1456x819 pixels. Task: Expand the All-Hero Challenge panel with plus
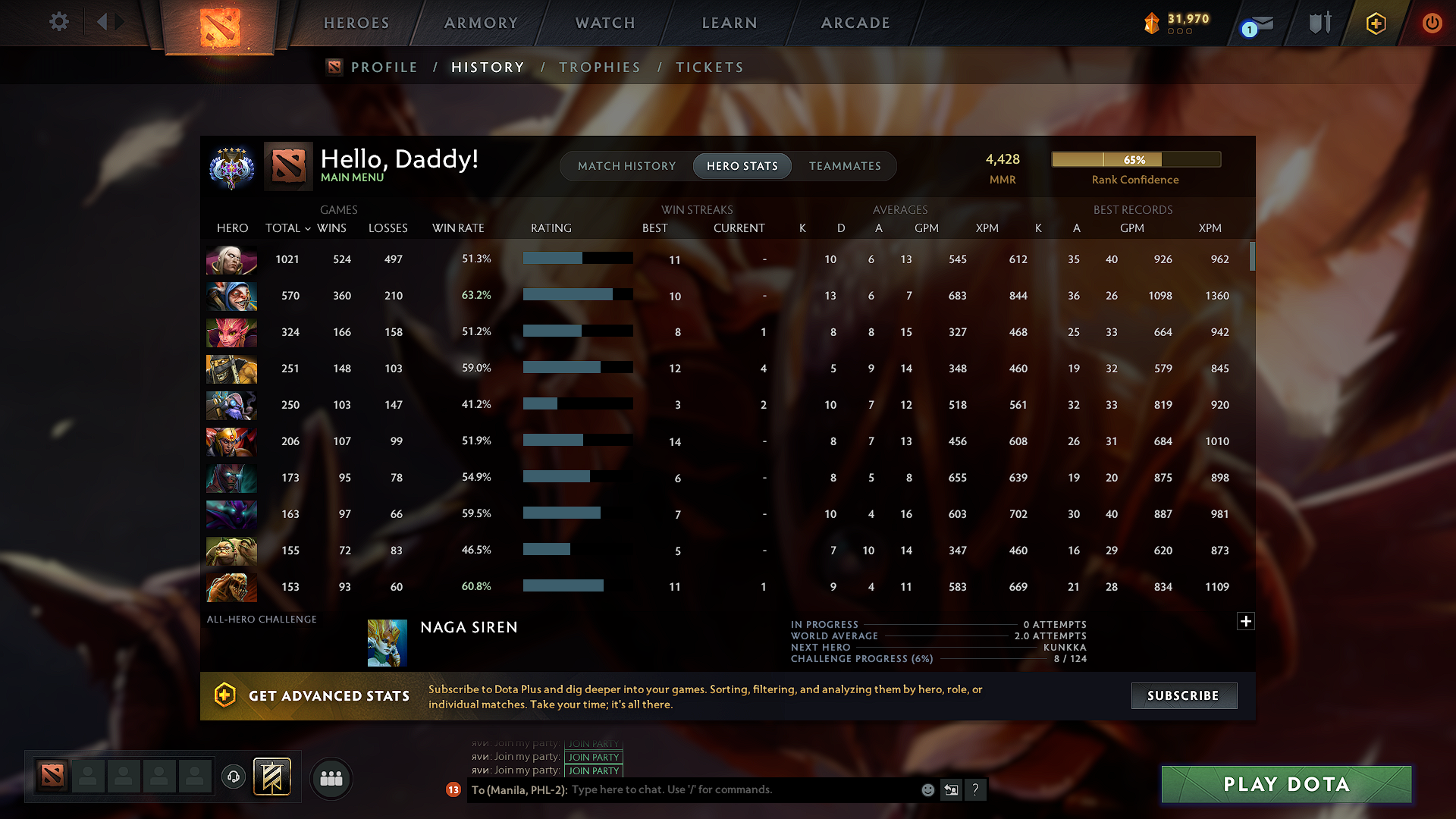coord(1246,621)
